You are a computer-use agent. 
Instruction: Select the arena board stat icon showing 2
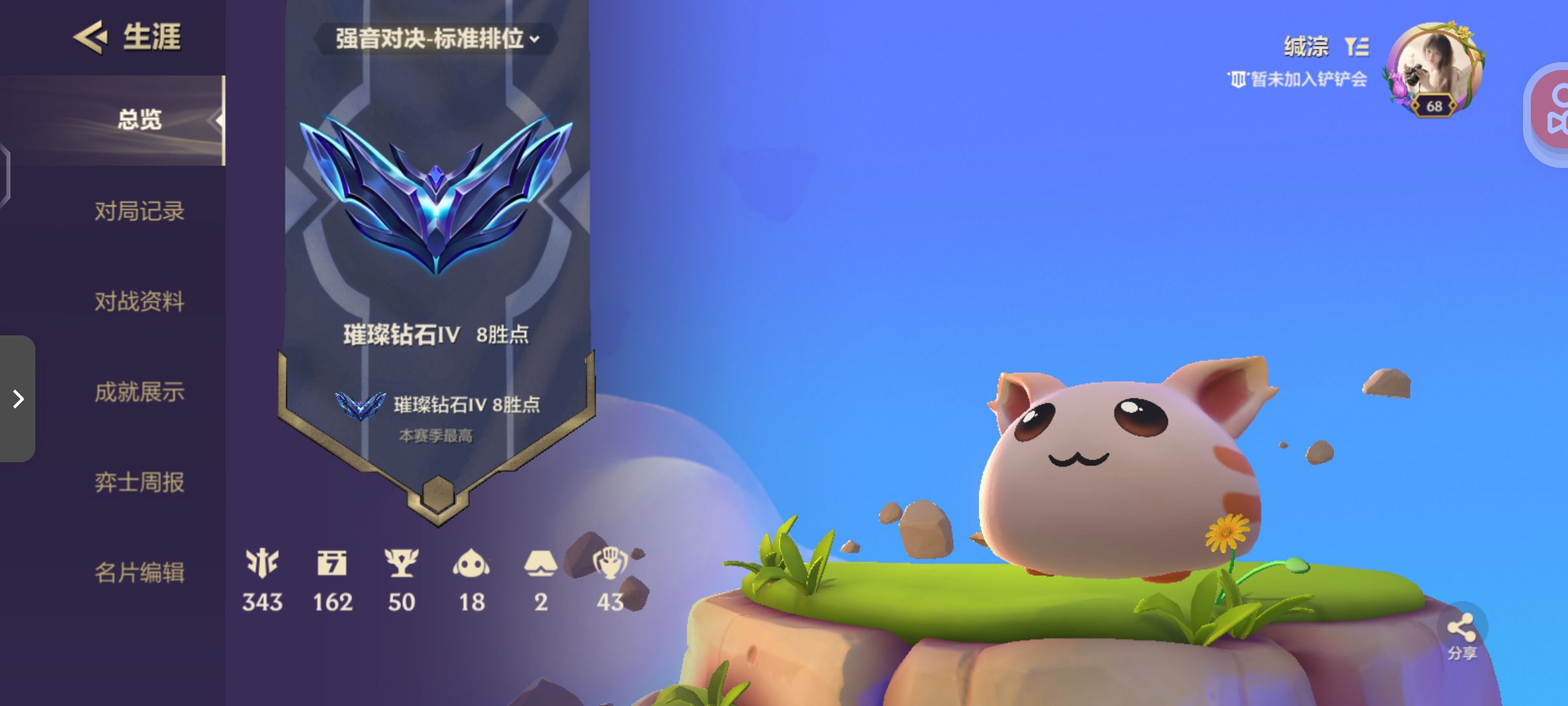pos(541,562)
